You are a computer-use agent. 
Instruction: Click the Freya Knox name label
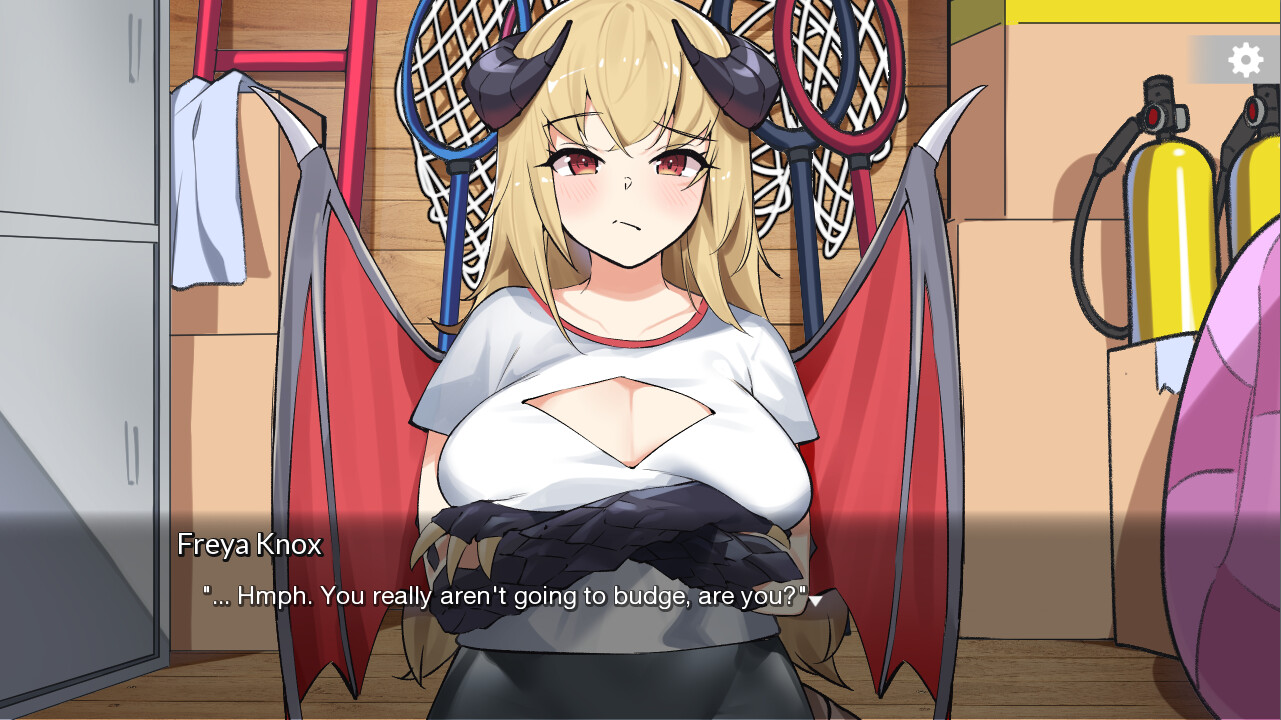[250, 545]
